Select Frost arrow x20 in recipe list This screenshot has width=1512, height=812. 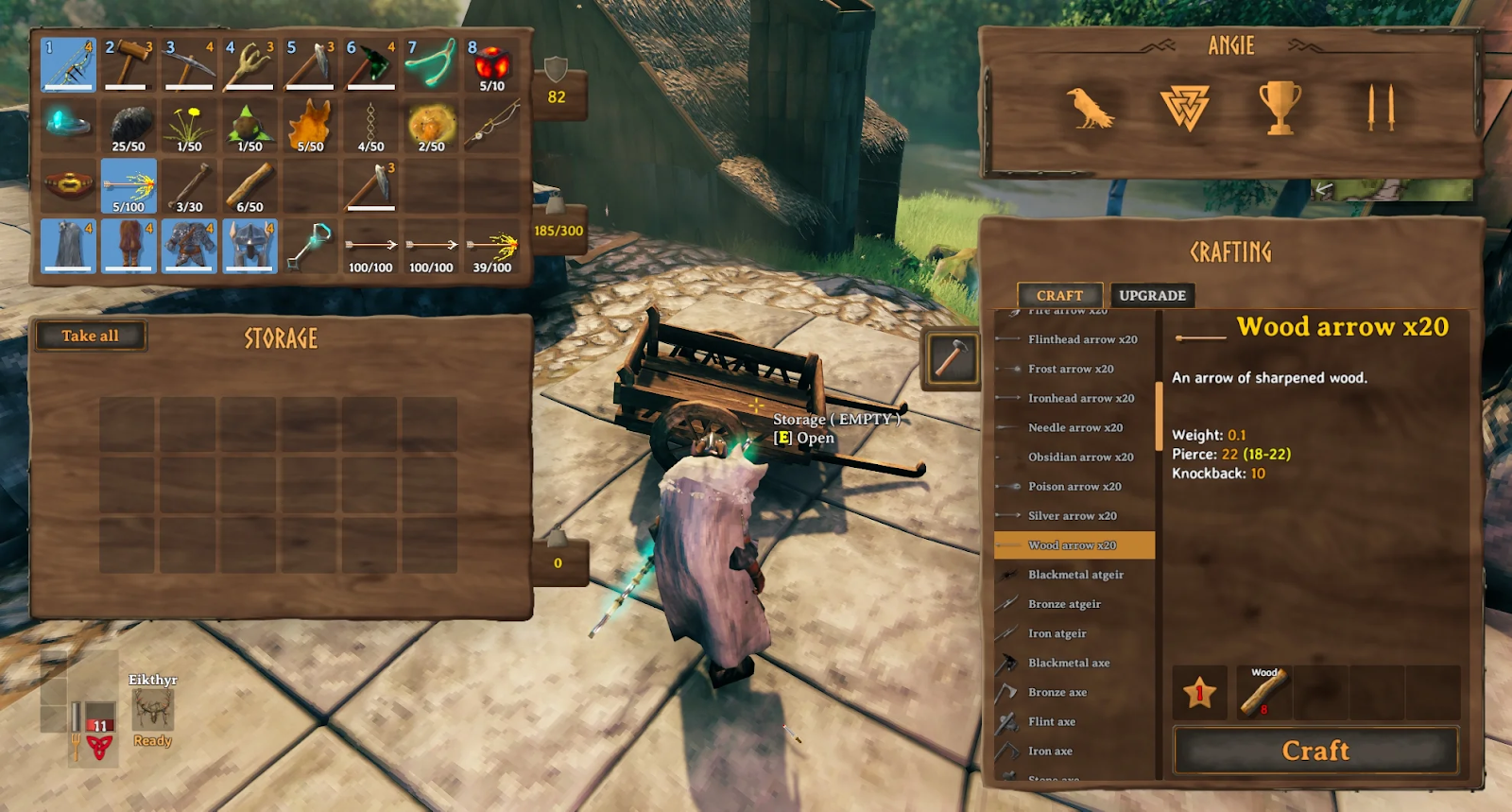pos(1071,369)
